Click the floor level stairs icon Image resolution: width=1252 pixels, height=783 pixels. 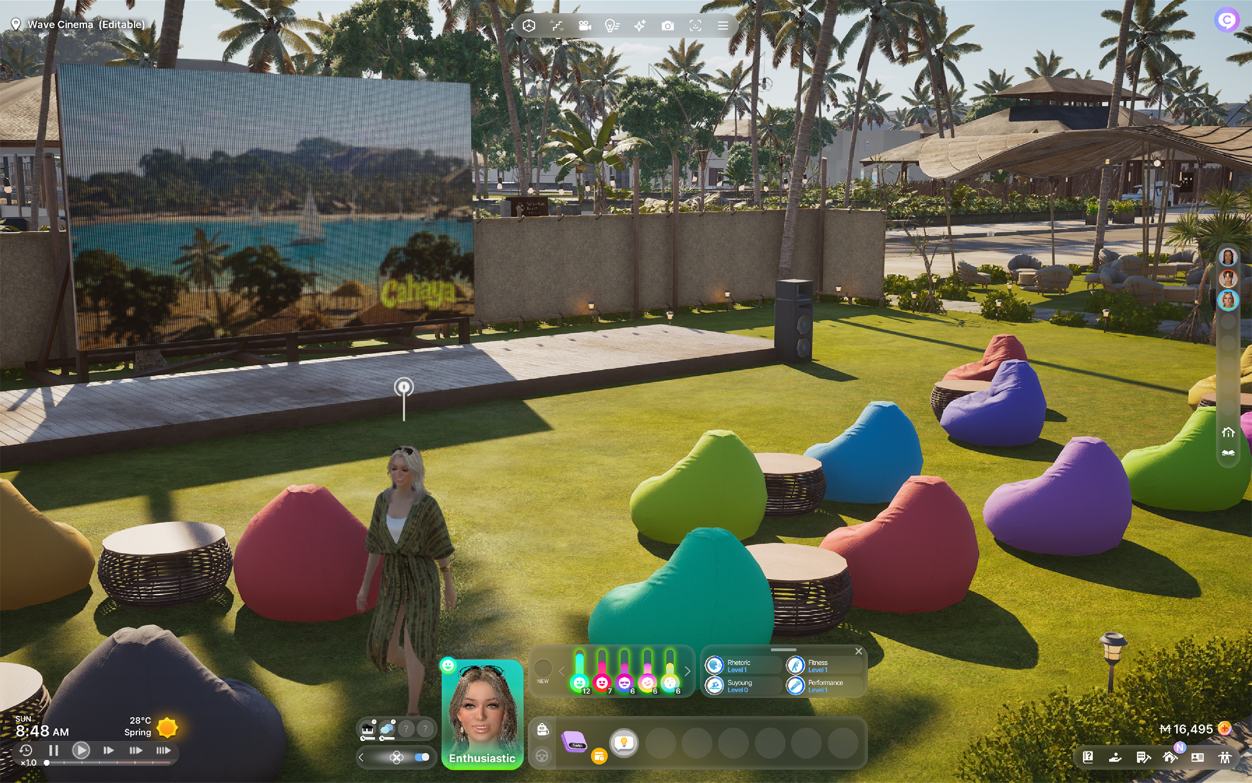[557, 26]
